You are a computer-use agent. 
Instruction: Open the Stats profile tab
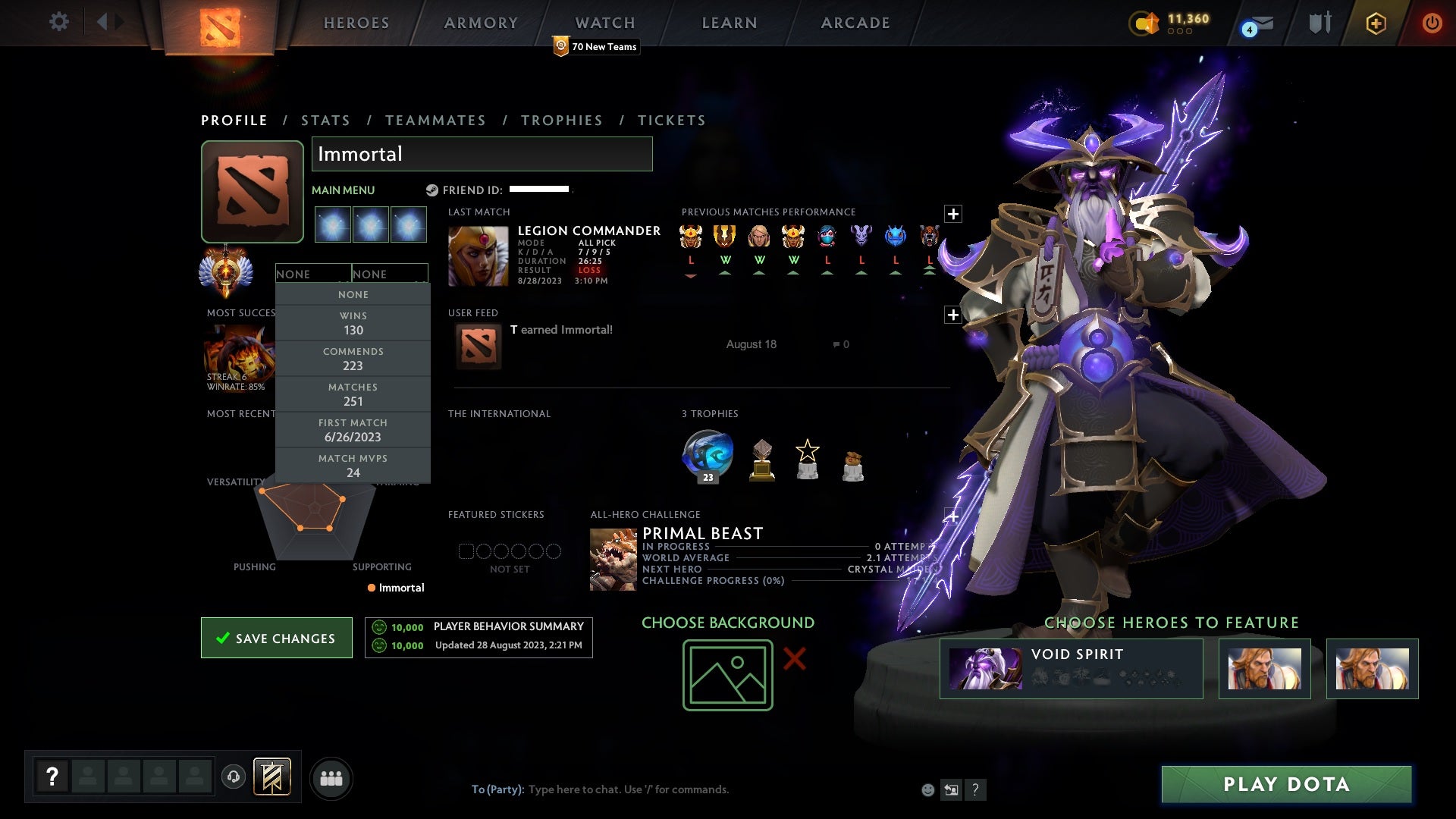click(325, 121)
